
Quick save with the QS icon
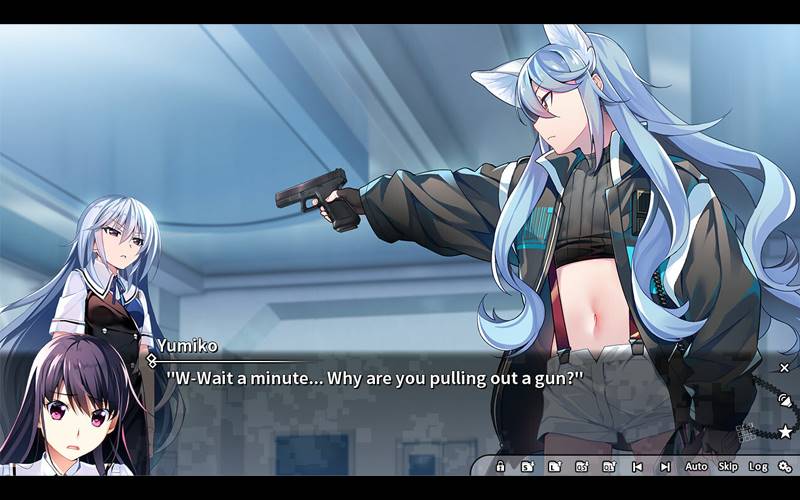tap(581, 466)
